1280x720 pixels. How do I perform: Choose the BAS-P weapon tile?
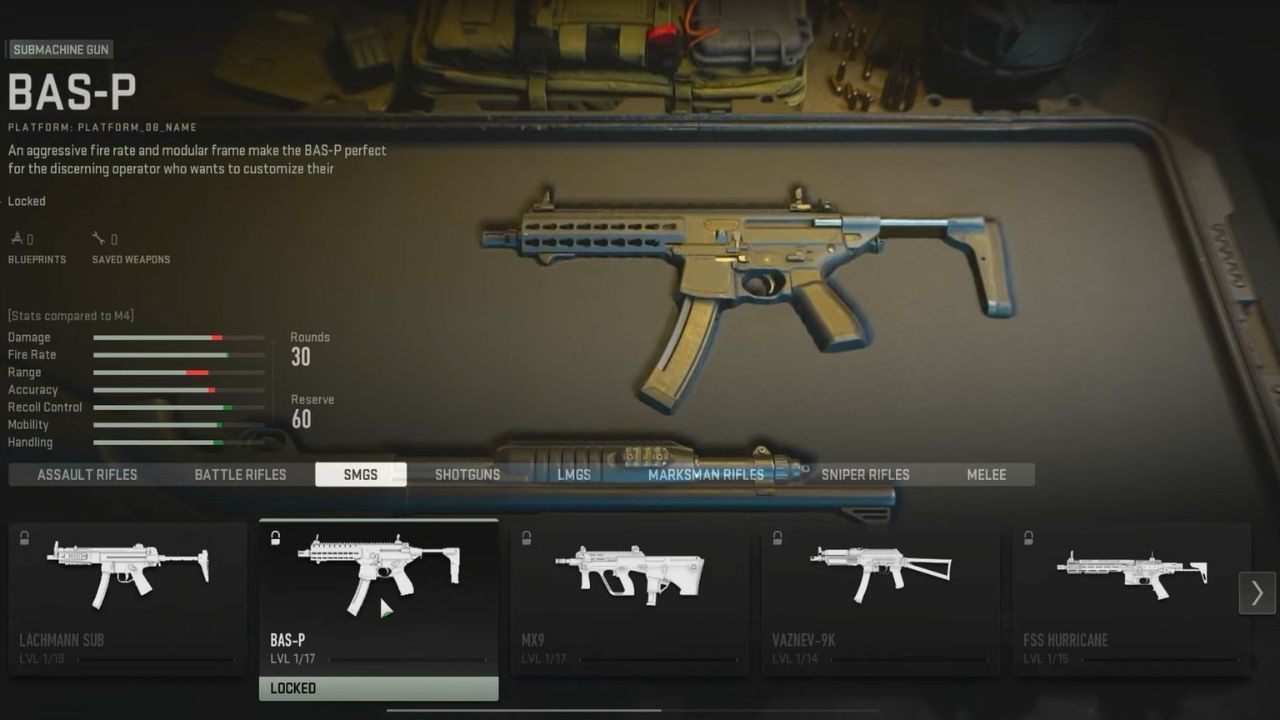coord(378,597)
